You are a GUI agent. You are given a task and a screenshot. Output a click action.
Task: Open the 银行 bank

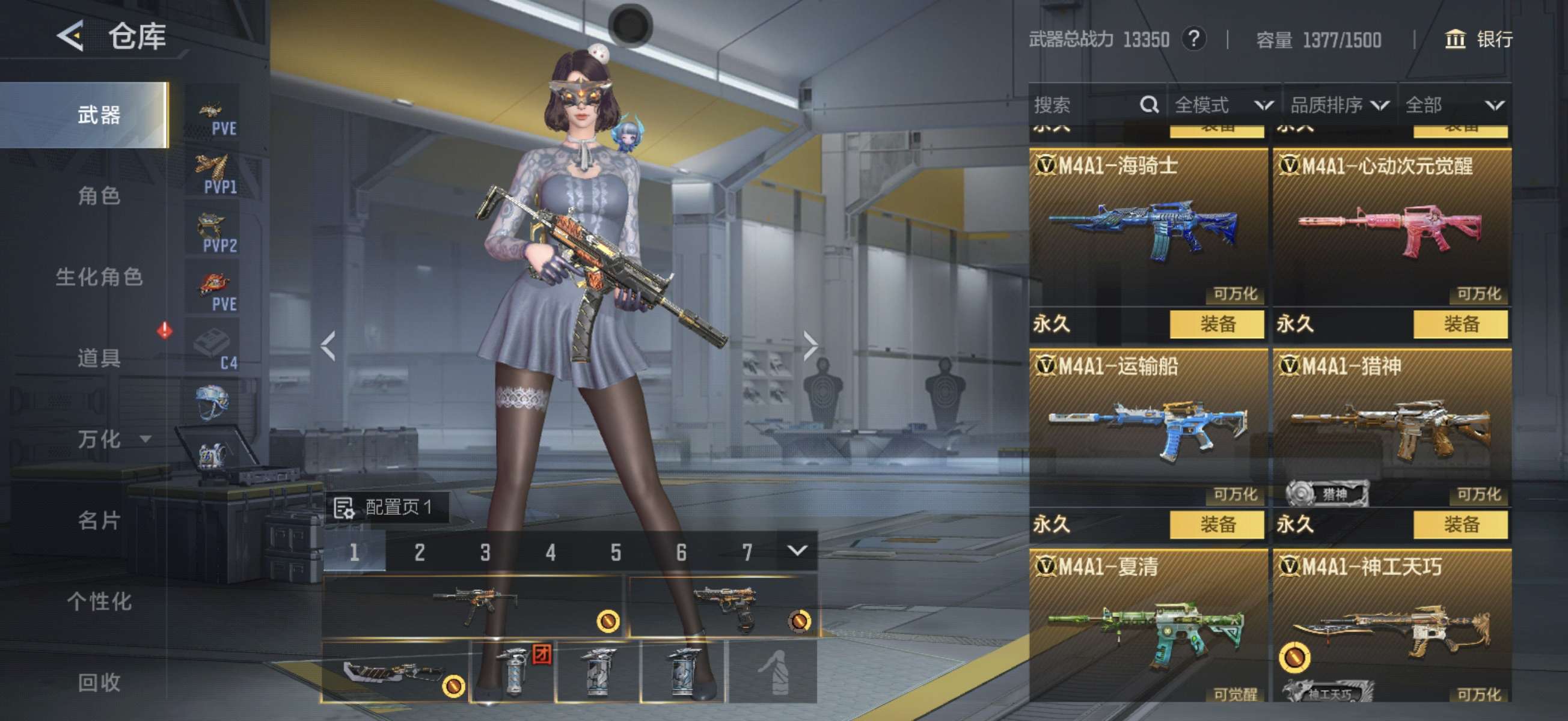coord(1478,40)
